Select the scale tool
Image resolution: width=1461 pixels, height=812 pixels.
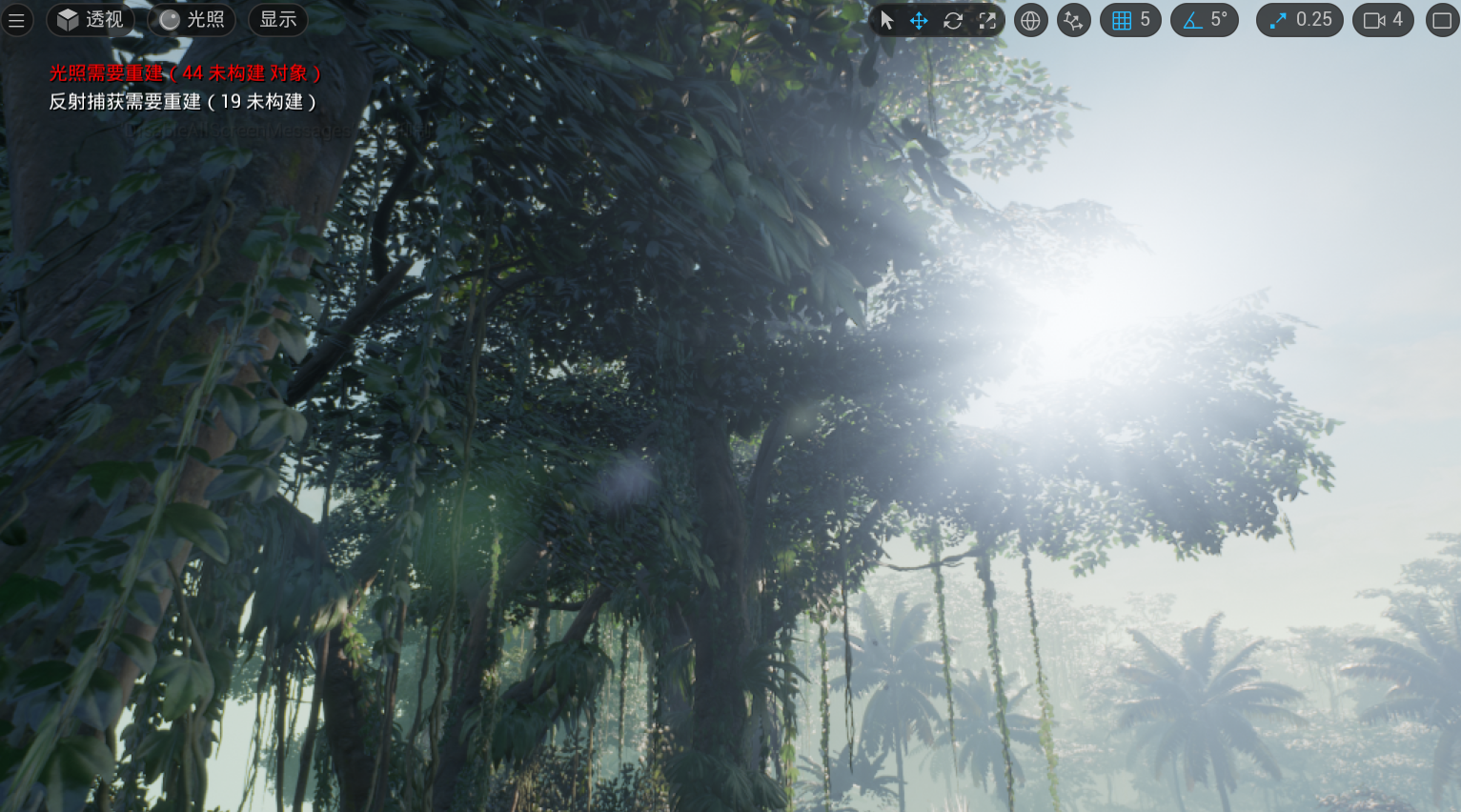click(x=987, y=20)
